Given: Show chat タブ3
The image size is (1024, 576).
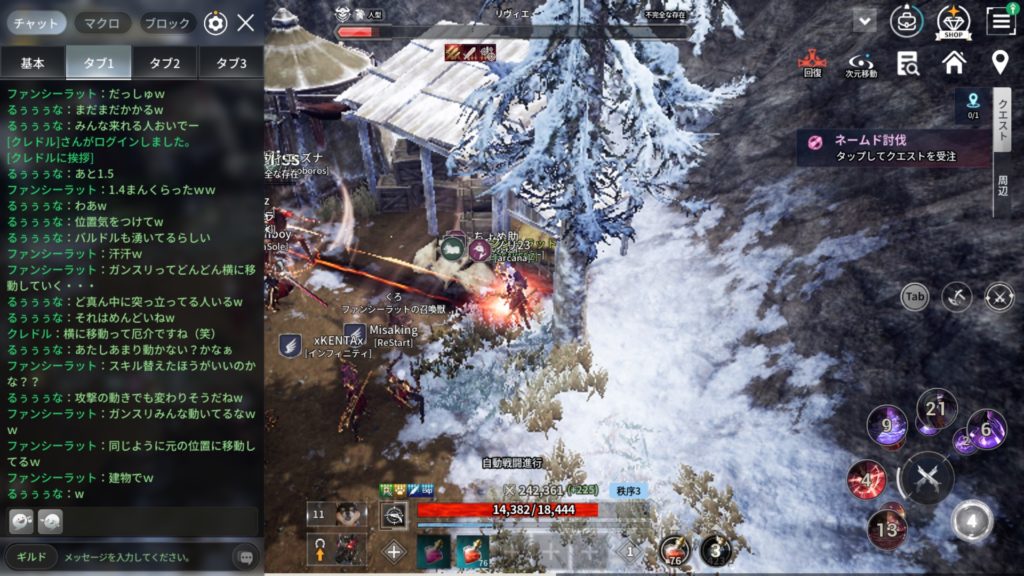Looking at the screenshot, I should 231,63.
